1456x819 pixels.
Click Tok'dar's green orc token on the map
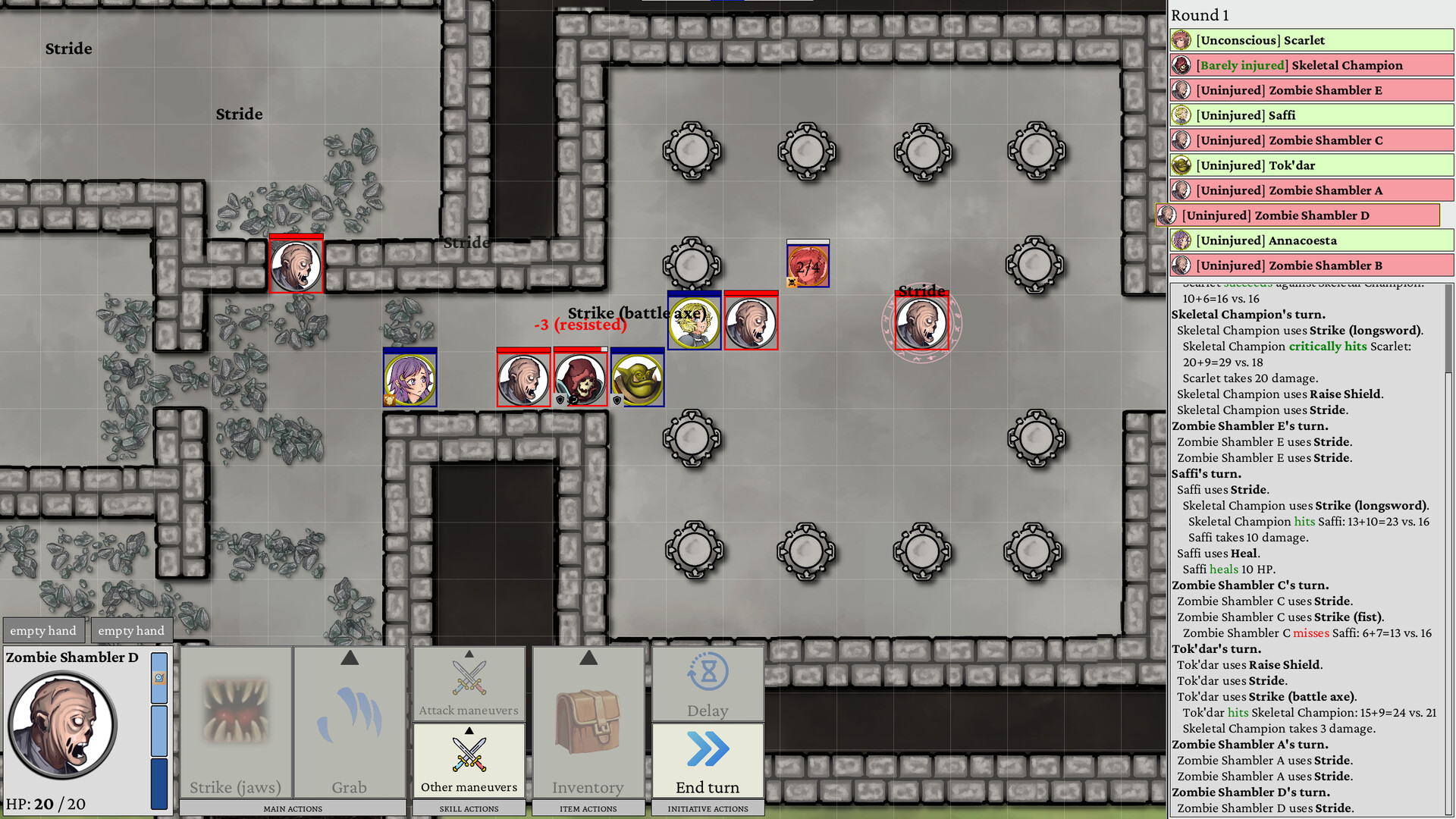point(637,377)
